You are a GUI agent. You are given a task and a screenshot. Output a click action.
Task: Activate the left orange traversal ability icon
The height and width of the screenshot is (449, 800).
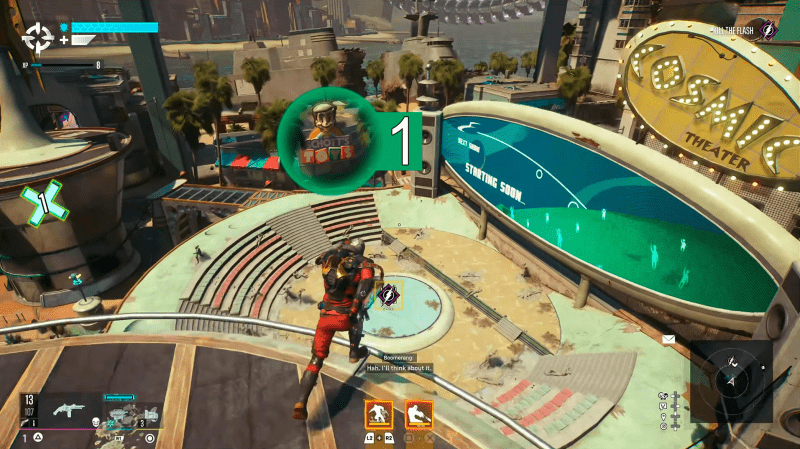point(379,414)
